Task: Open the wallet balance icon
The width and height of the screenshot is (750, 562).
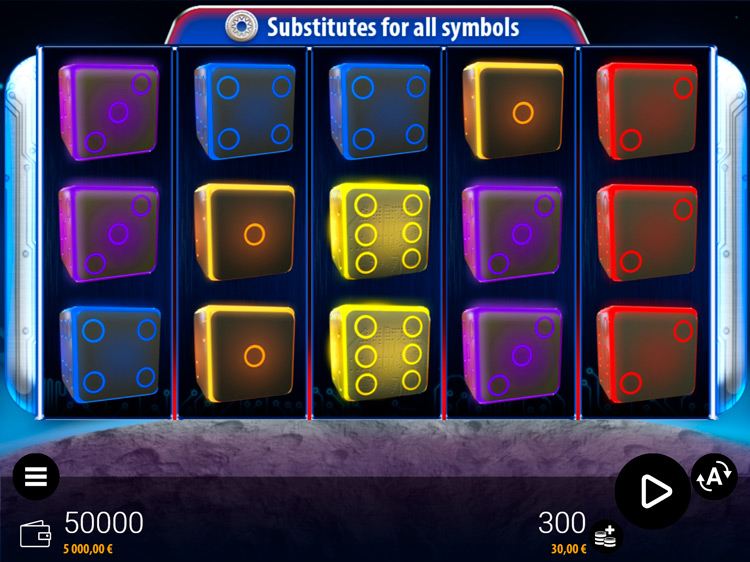Action: point(35,533)
